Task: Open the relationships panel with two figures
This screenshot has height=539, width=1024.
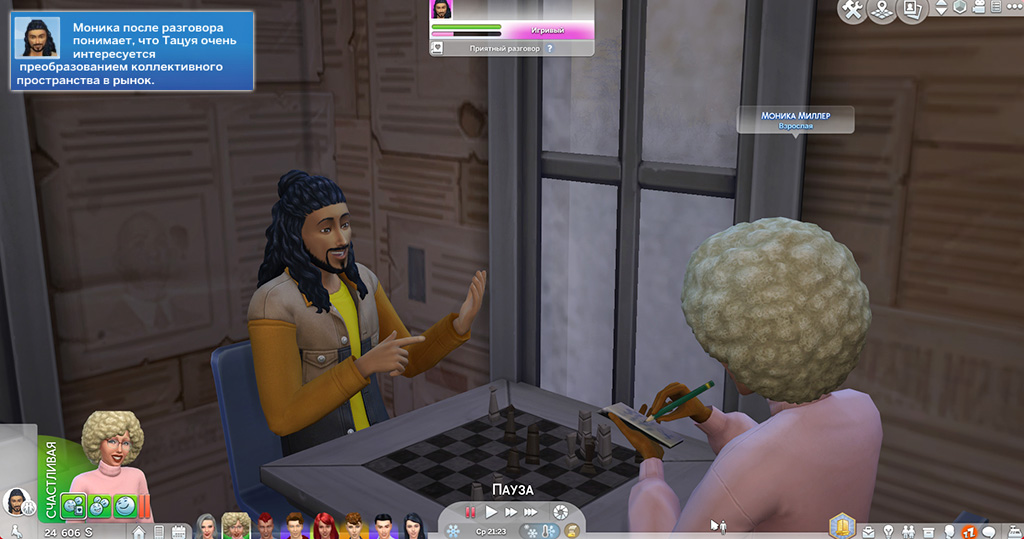Action: 908,530
